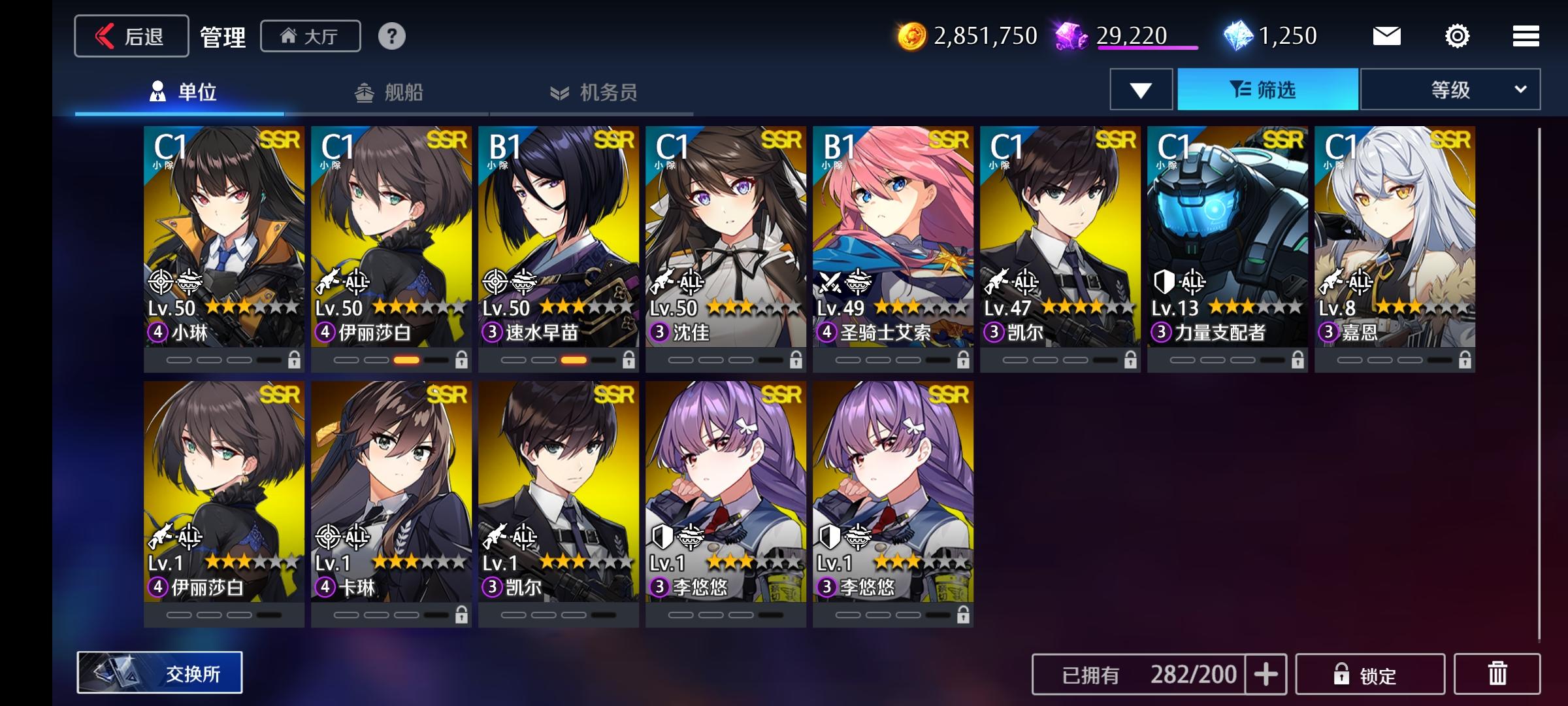Select the Lv.49 圣骑士艾索 character card
This screenshot has height=706, width=1568.
894,242
